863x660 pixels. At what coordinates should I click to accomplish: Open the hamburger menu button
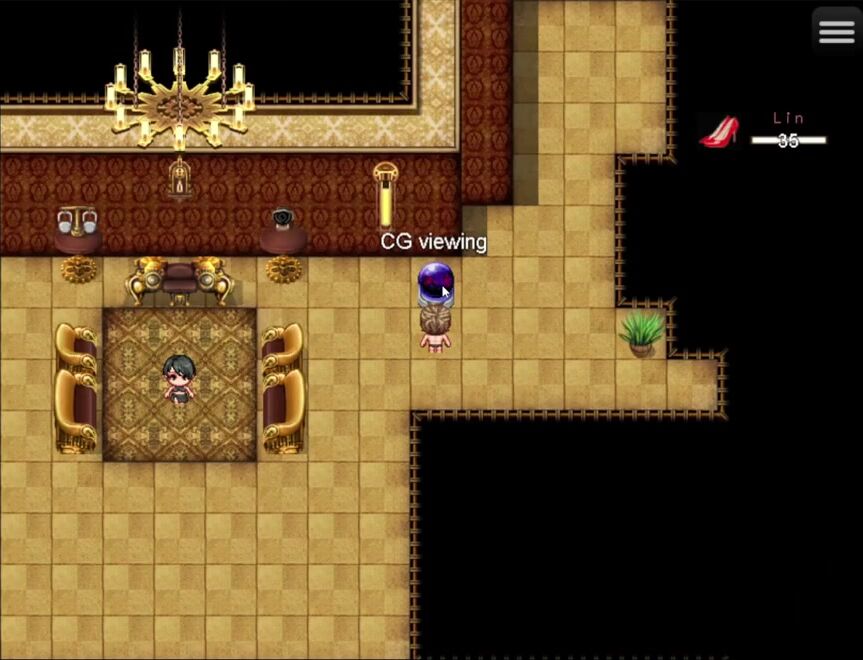(x=836, y=32)
